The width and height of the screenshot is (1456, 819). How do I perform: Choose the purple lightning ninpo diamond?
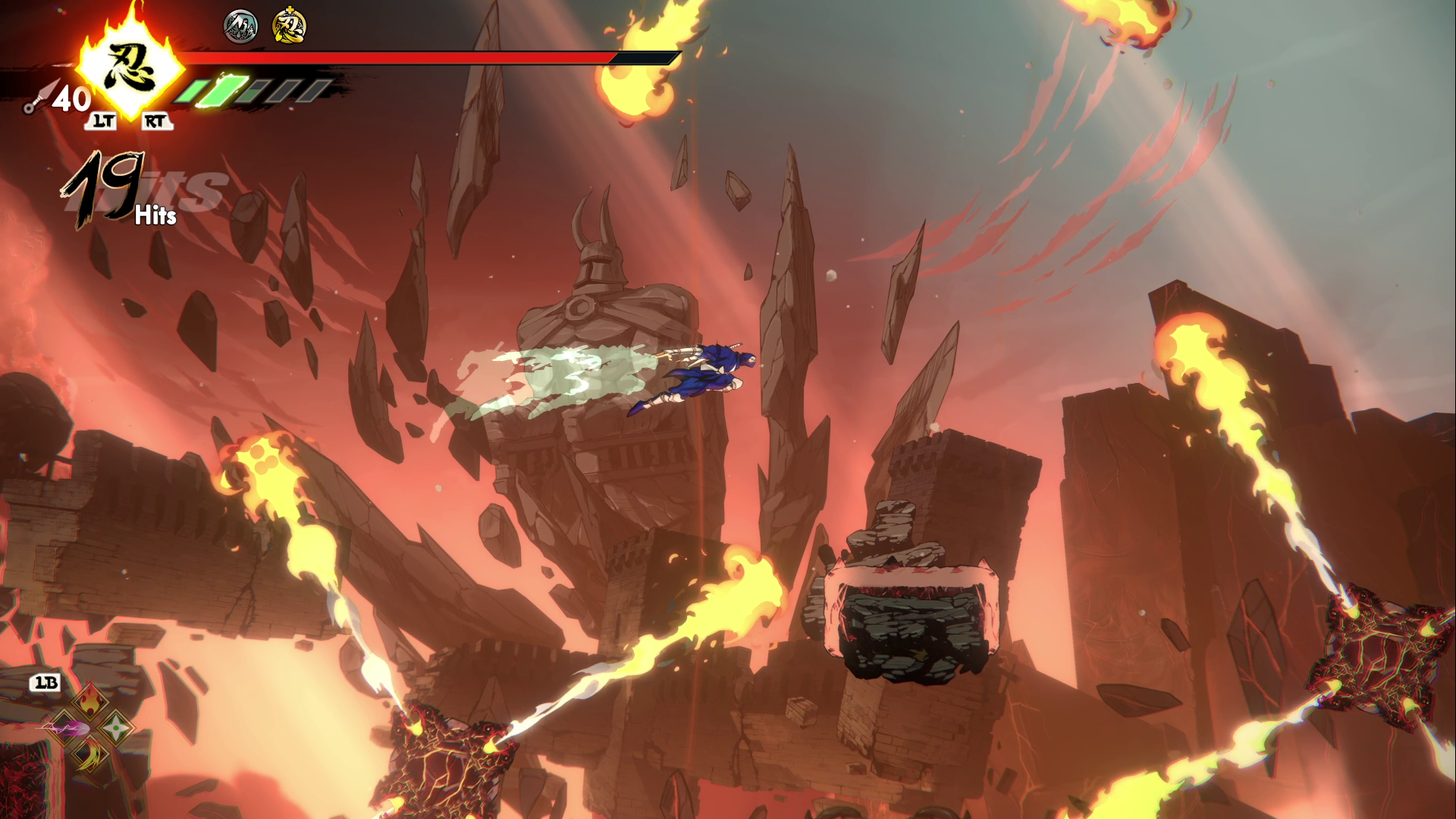click(64, 728)
